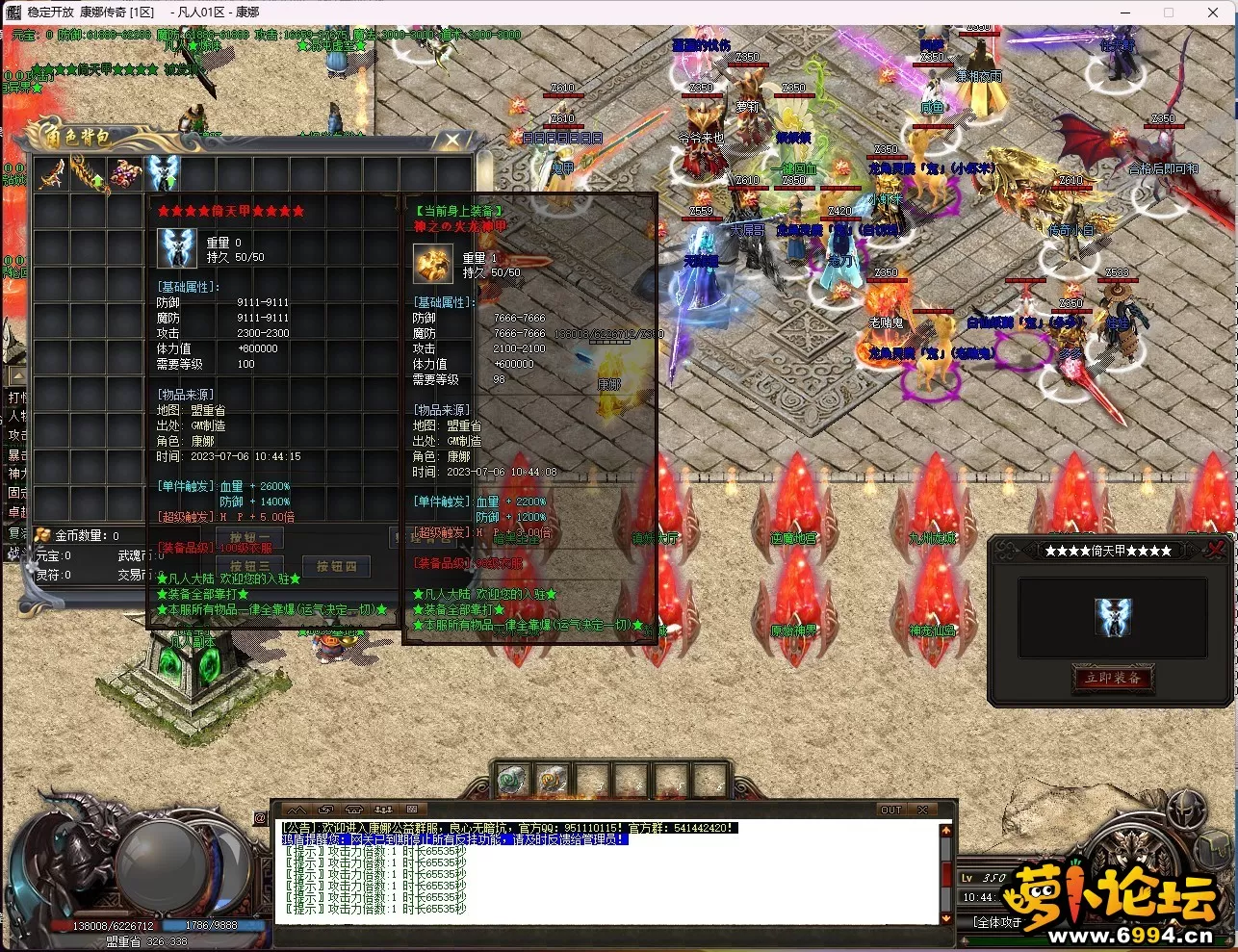This screenshot has height=952, width=1238.
Task: Click the winged armor icon in equip prompt
Action: 1113,617
